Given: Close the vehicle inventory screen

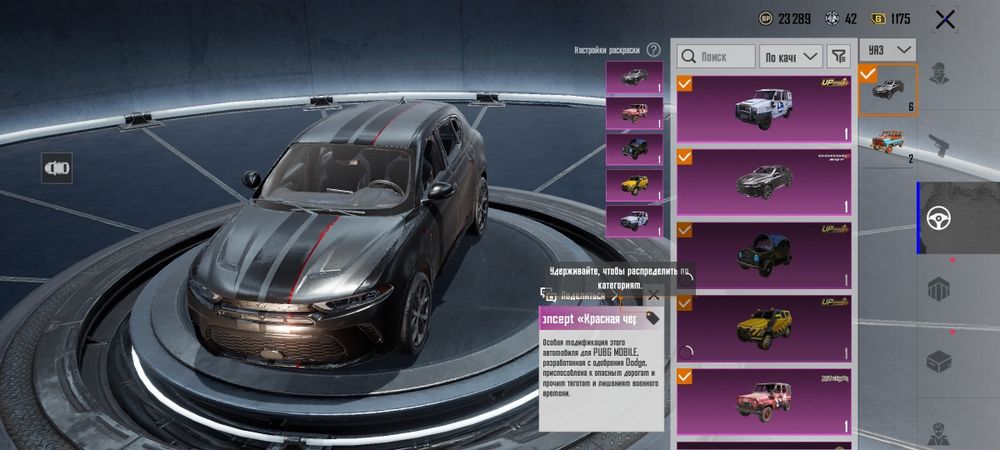Looking at the screenshot, I should (944, 19).
